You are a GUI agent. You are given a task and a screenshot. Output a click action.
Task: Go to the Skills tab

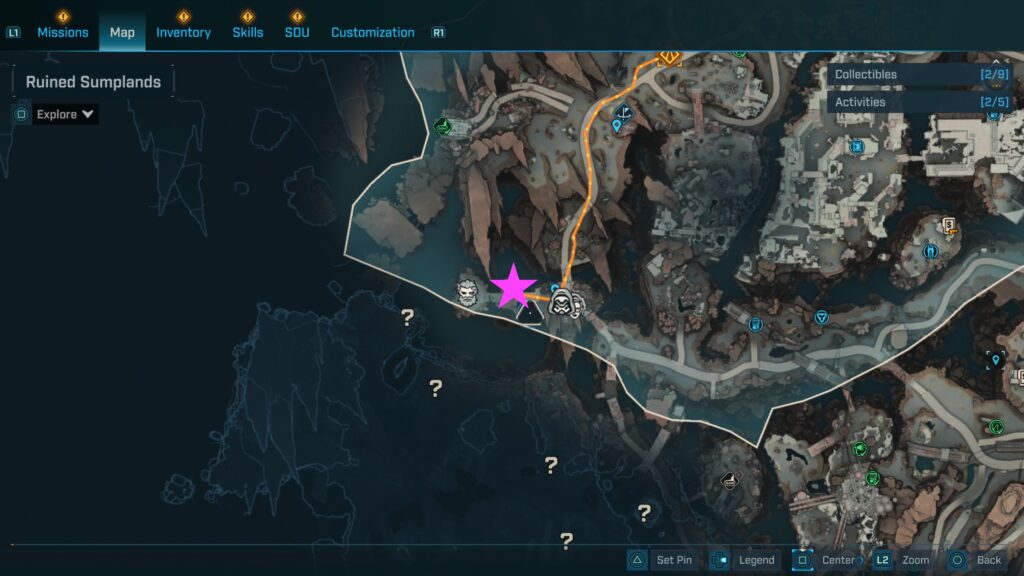tap(247, 32)
